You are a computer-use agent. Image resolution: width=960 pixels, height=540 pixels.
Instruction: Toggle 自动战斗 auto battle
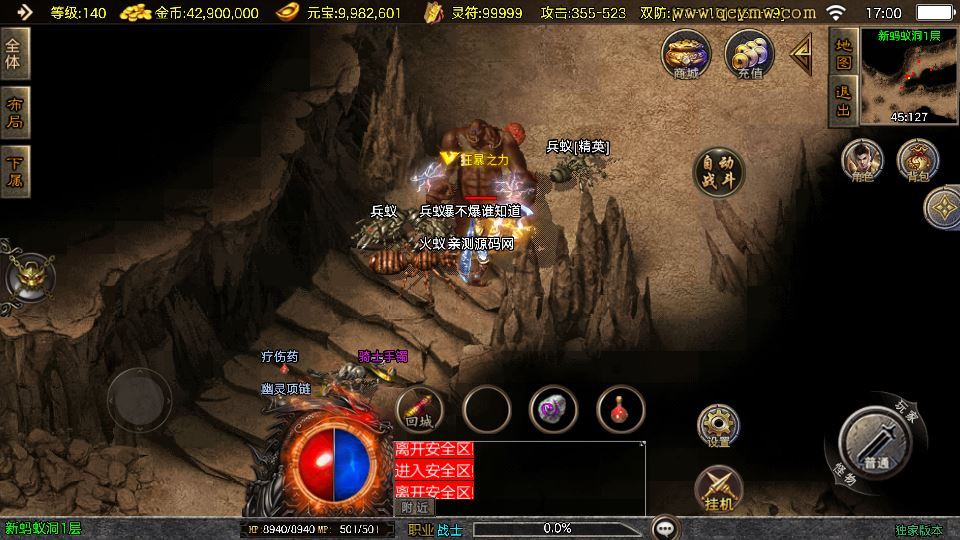(x=719, y=173)
